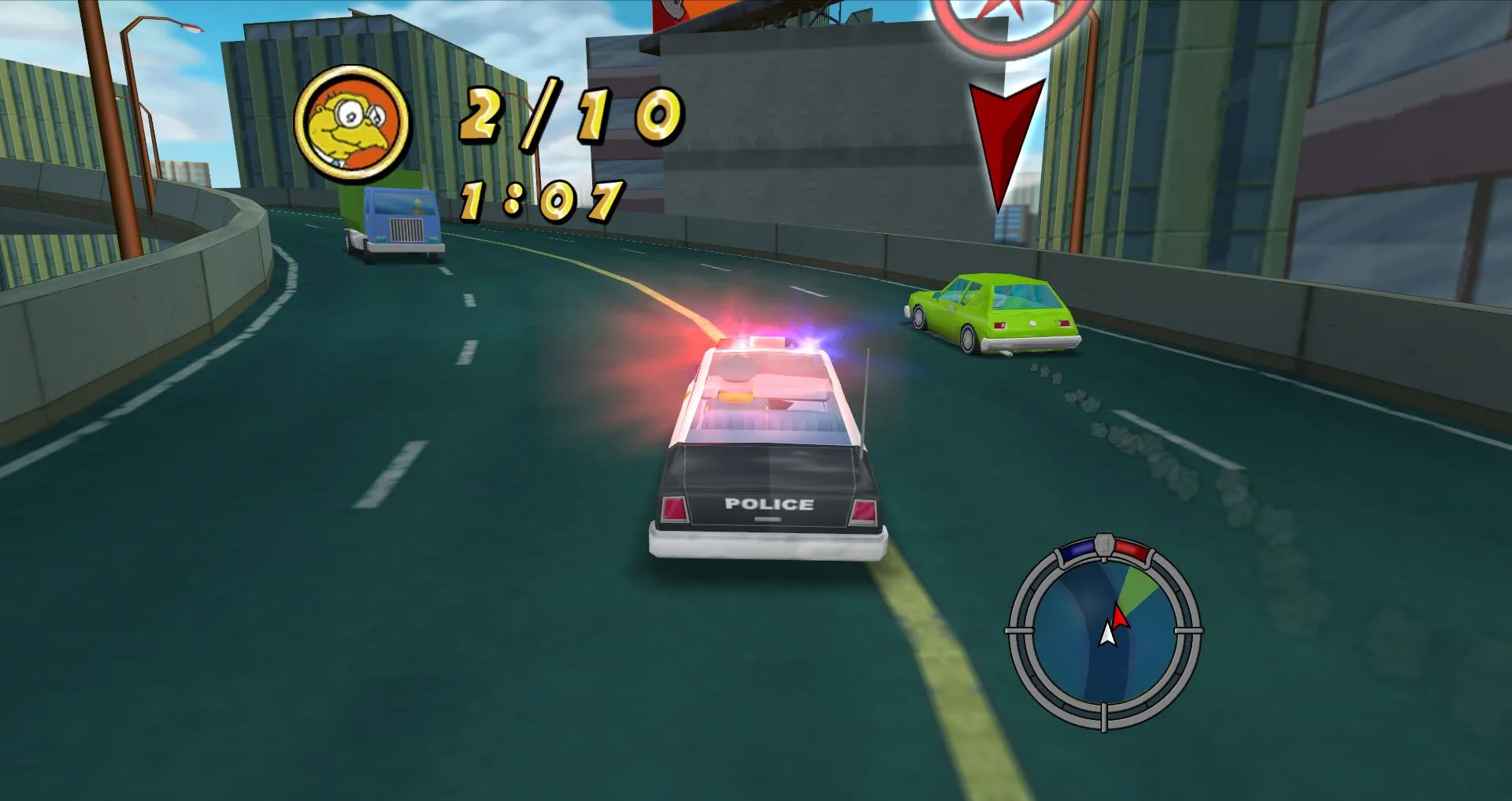The image size is (1512, 801).
Task: Click the left tick mark on the radar frame
Action: pyautogui.click(x=1020, y=632)
